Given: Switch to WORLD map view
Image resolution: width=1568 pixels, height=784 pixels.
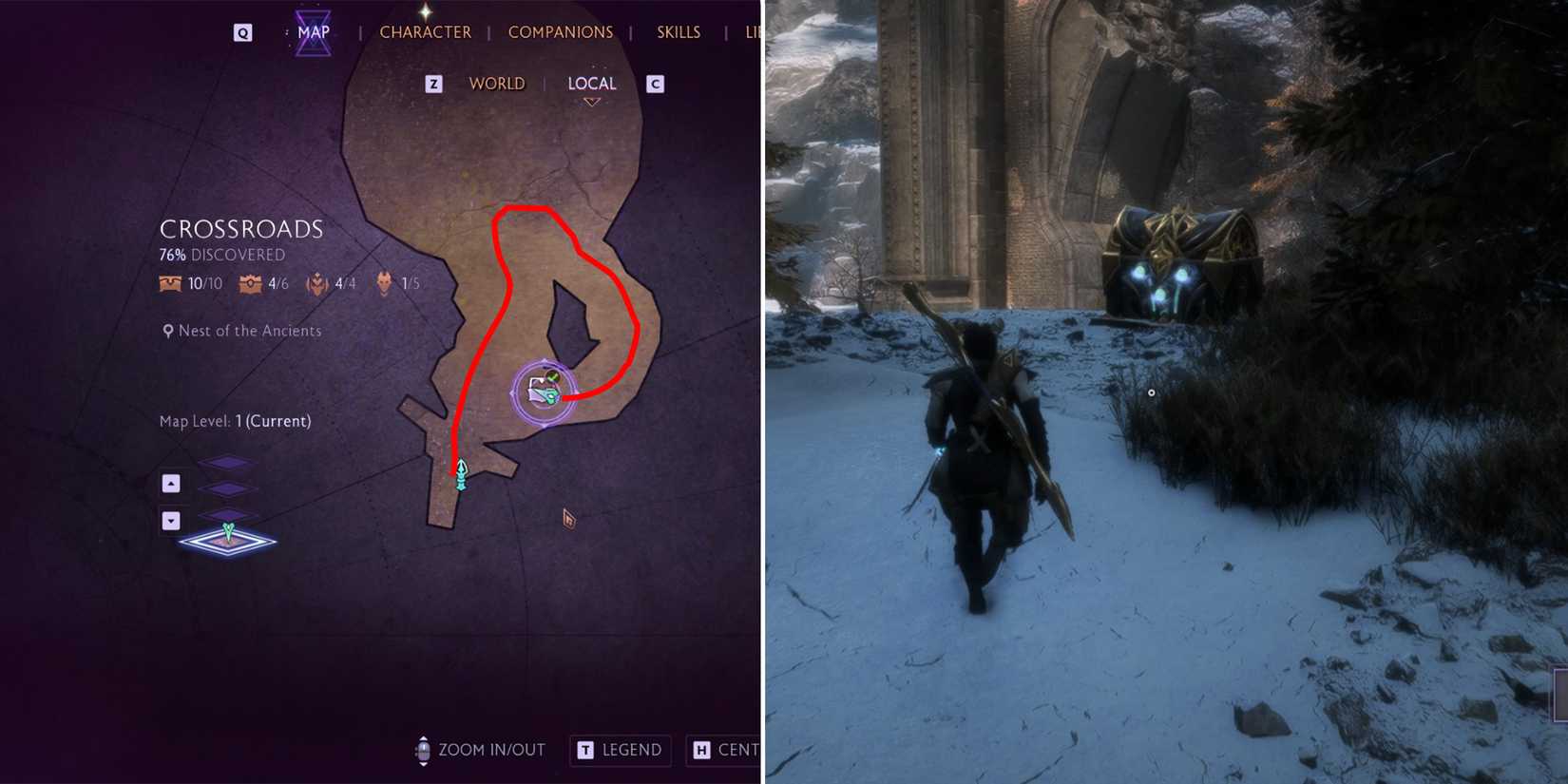Looking at the screenshot, I should tap(496, 83).
